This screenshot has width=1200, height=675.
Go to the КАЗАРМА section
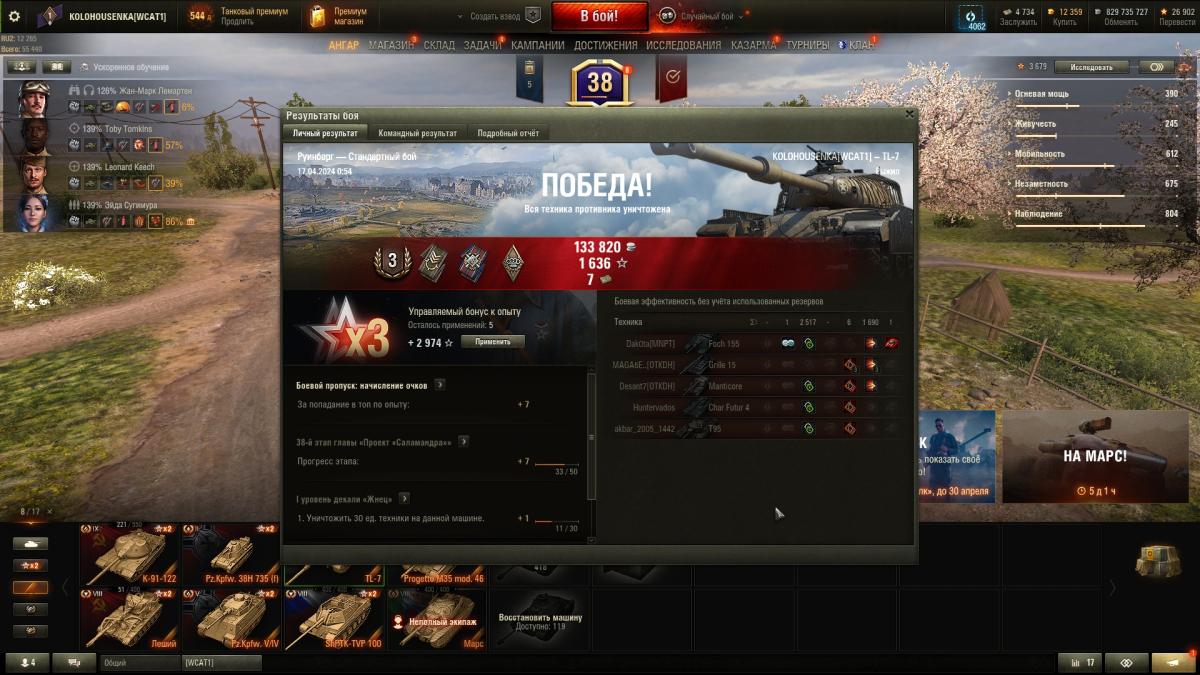753,45
